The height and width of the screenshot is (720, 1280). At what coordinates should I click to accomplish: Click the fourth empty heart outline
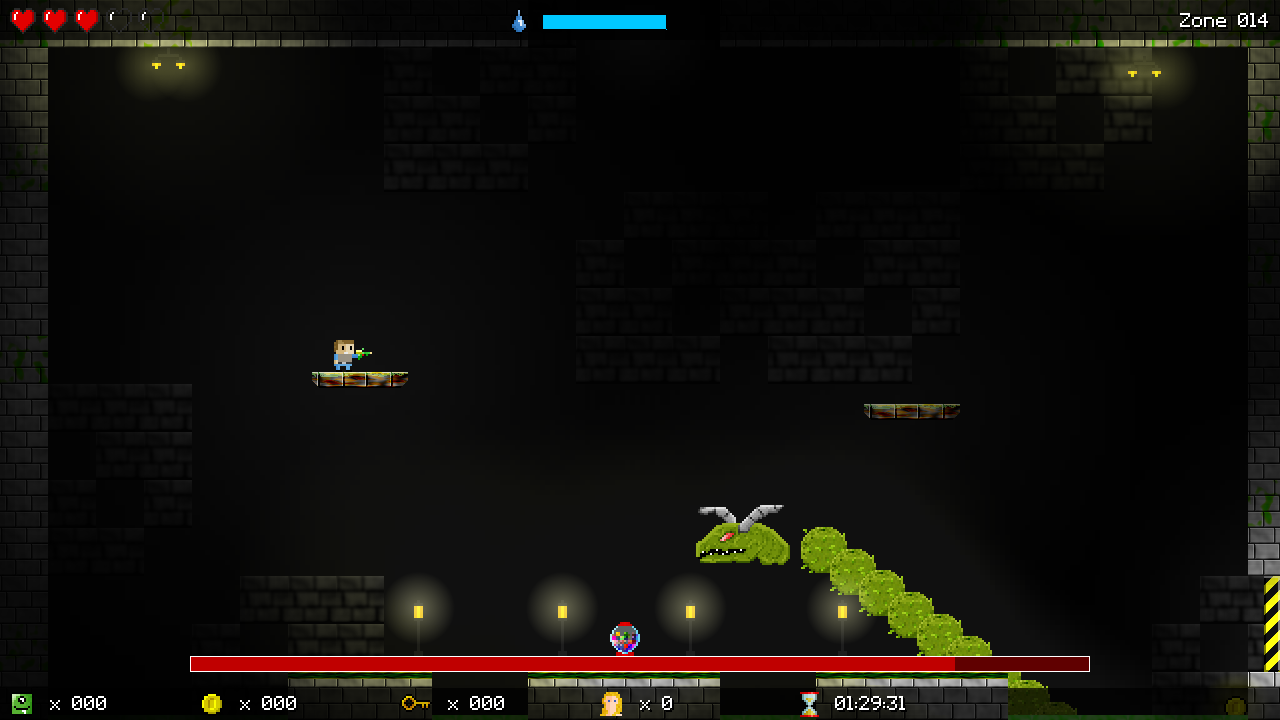pyautogui.click(x=118, y=20)
